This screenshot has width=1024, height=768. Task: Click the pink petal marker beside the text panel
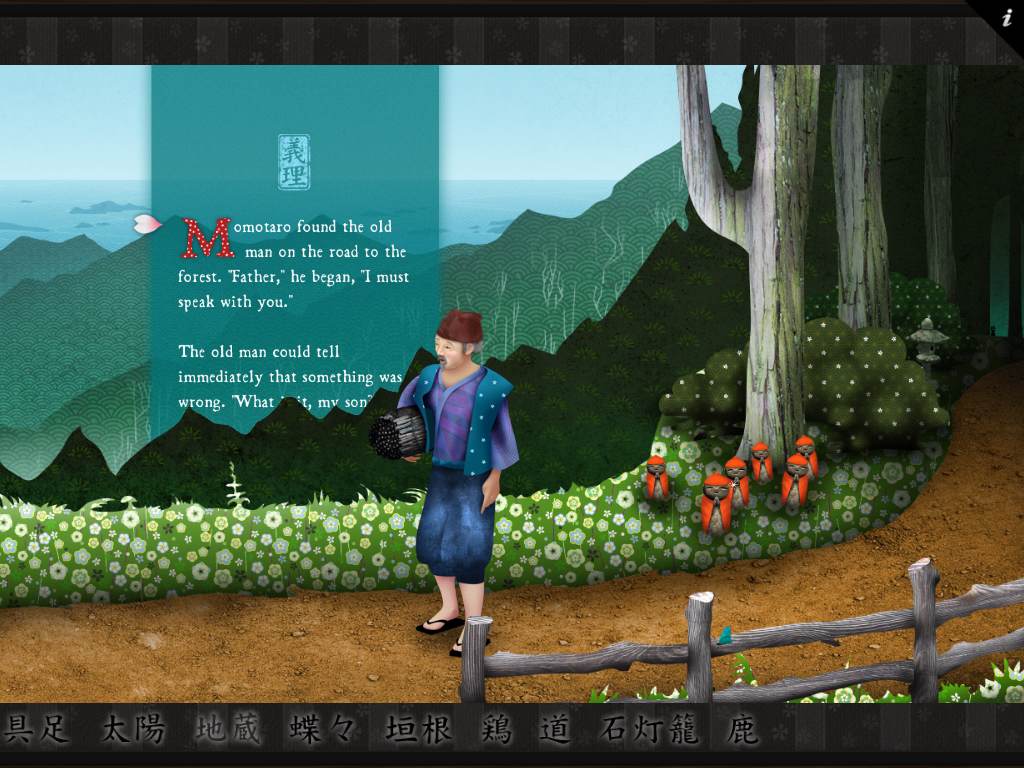click(148, 223)
